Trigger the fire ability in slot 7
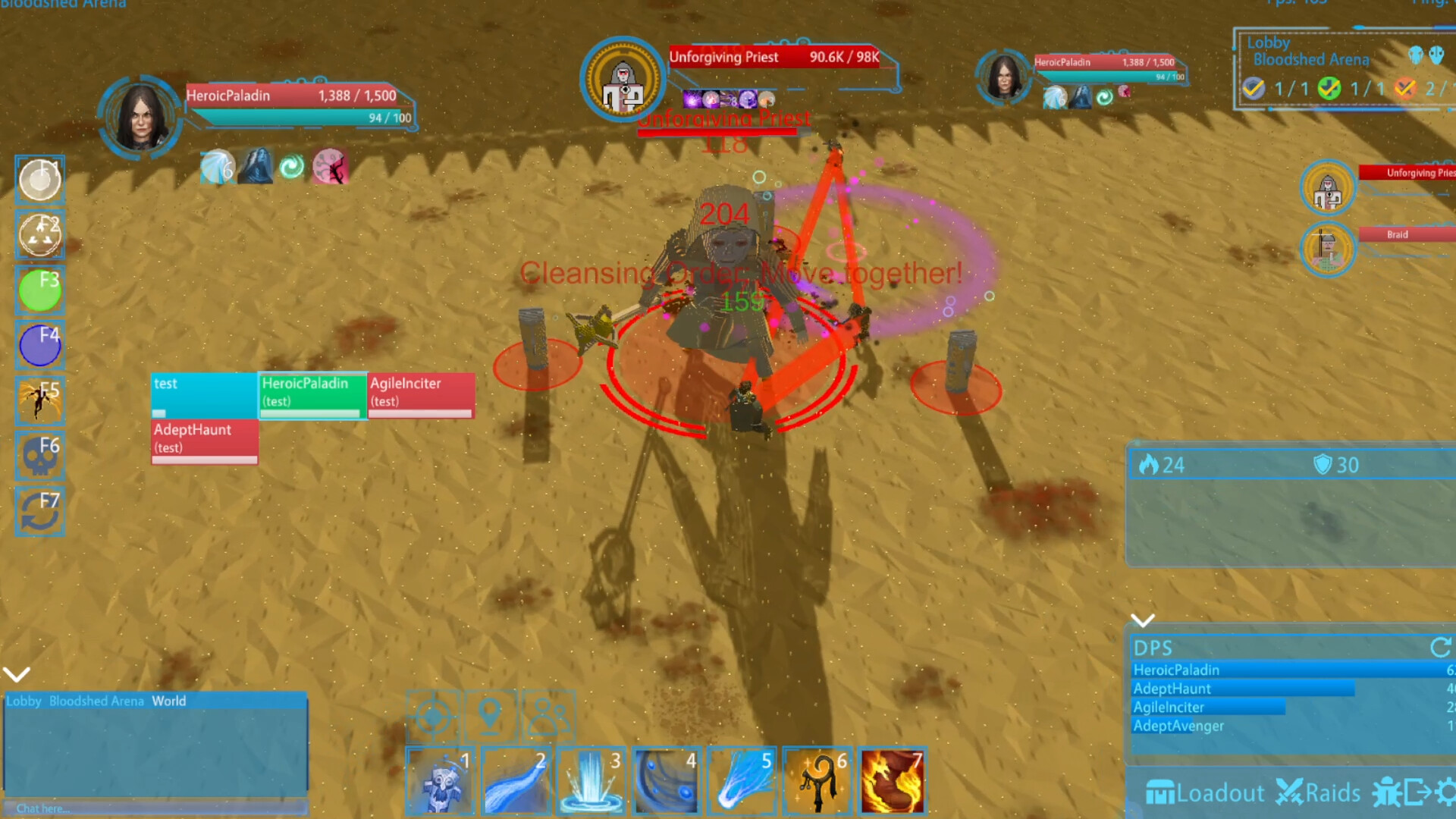 pyautogui.click(x=892, y=782)
